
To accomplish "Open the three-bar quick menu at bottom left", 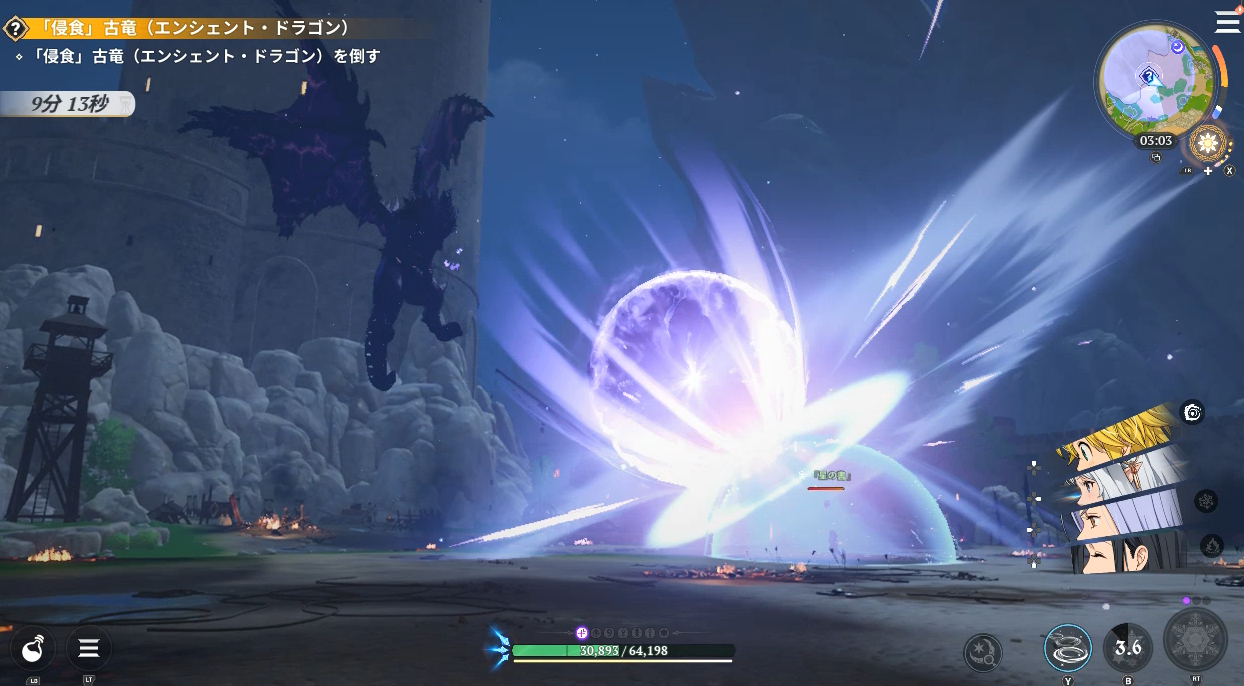I will [88, 650].
